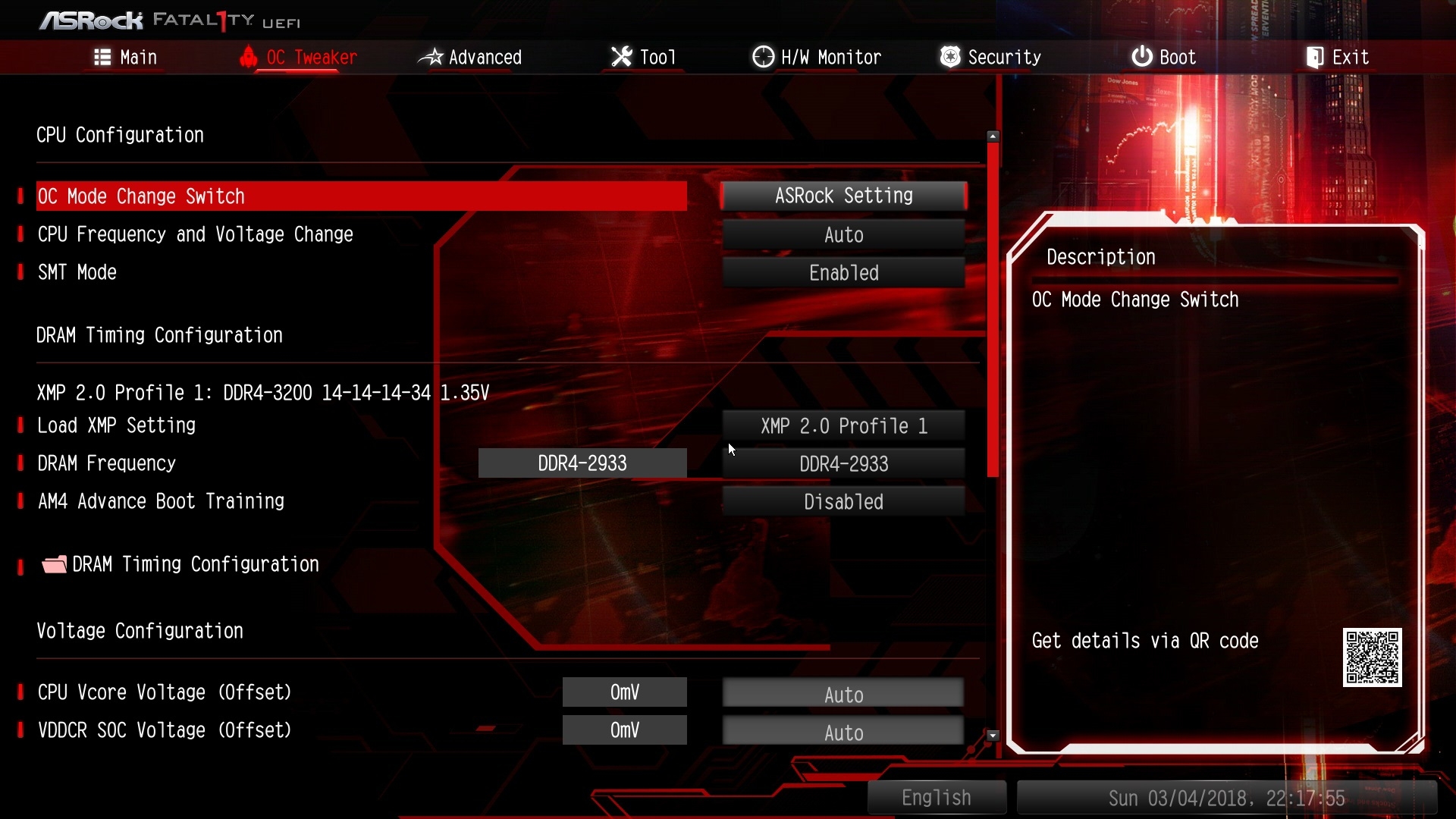Switch to the Main tab
This screenshot has width=1456, height=819.
tap(126, 58)
